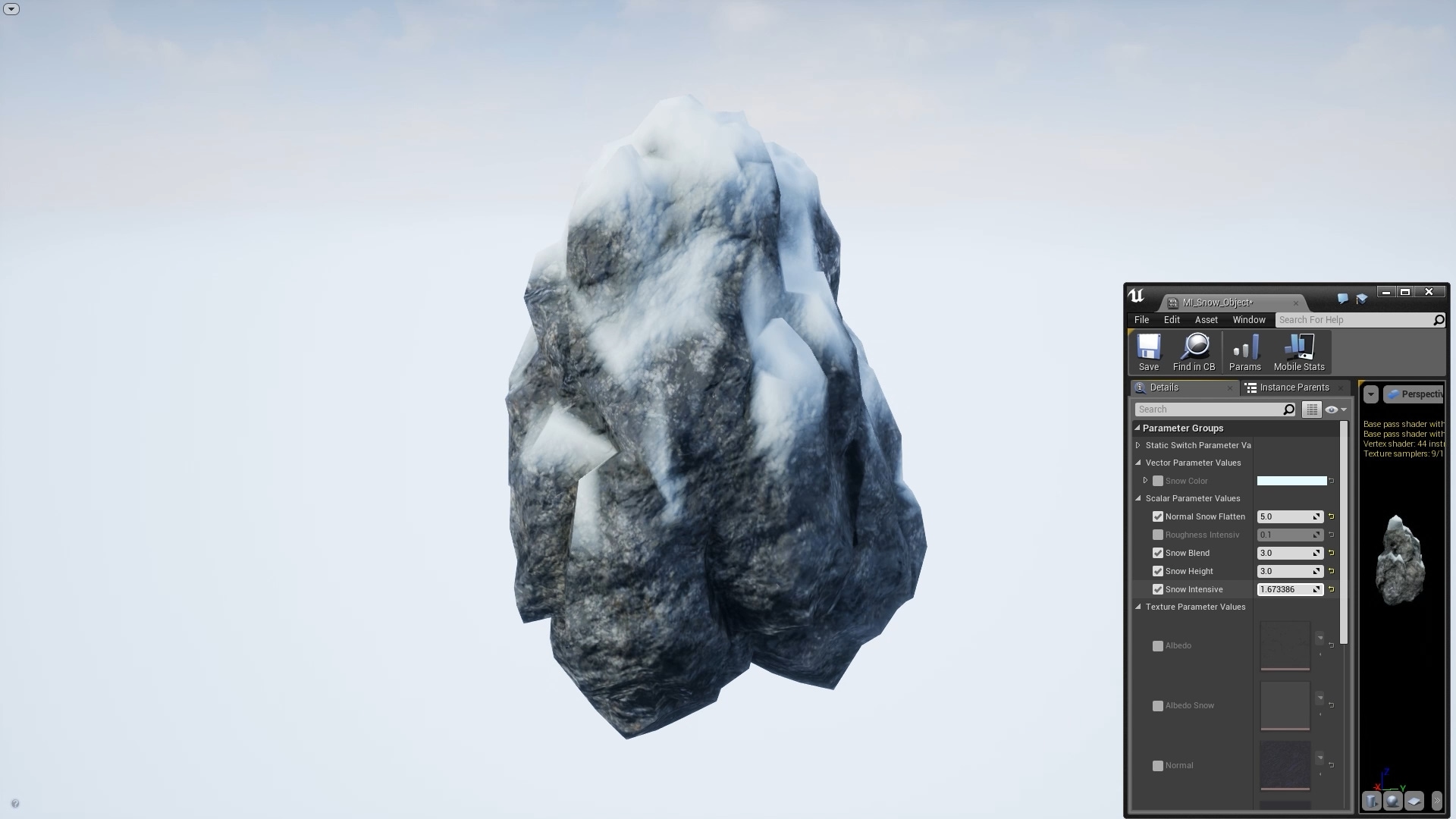Screen dimensions: 1456x819
Task: Open the Params toolbar icon
Action: point(1244,350)
